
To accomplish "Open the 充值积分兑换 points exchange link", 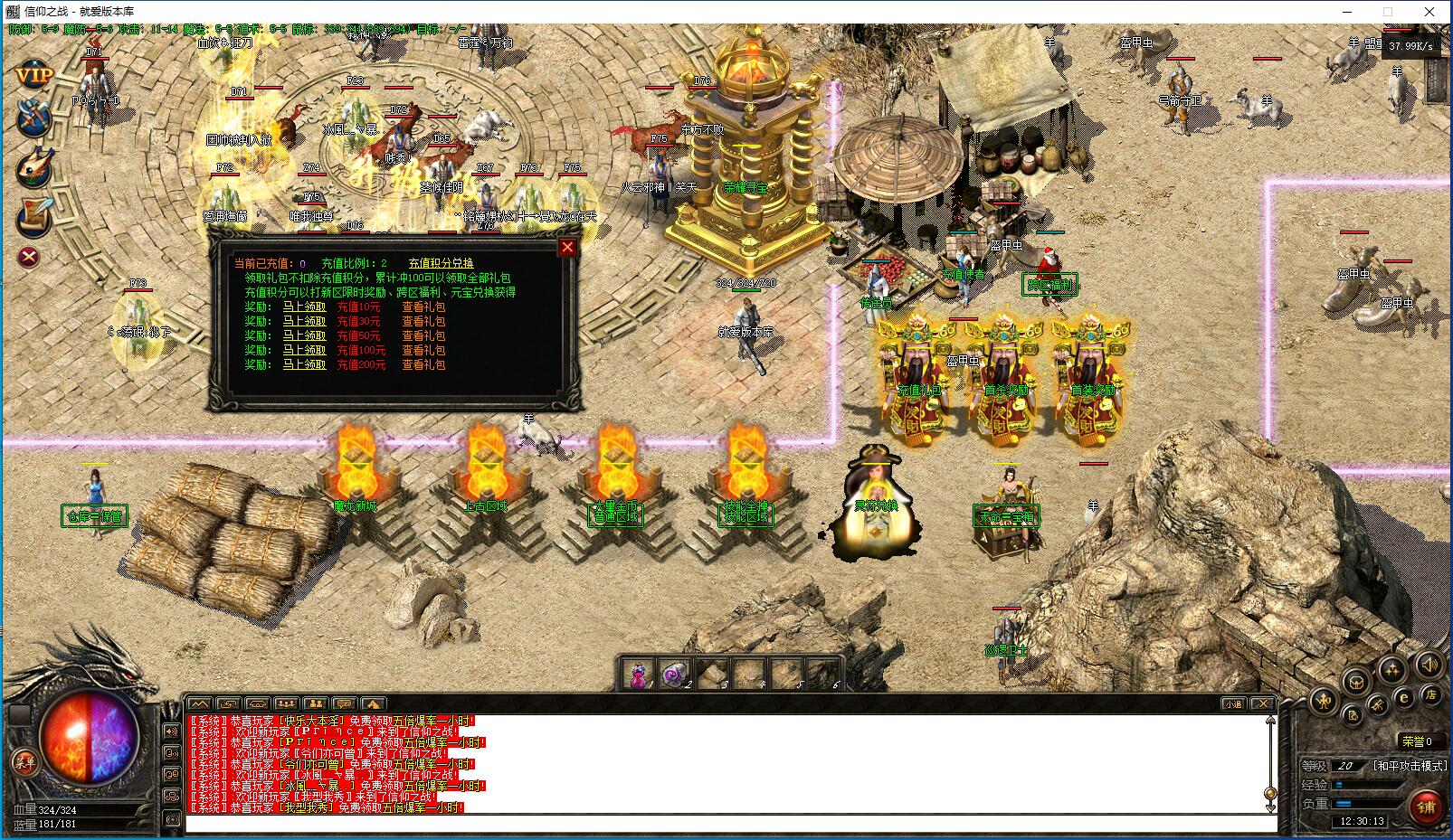I will (x=441, y=263).
